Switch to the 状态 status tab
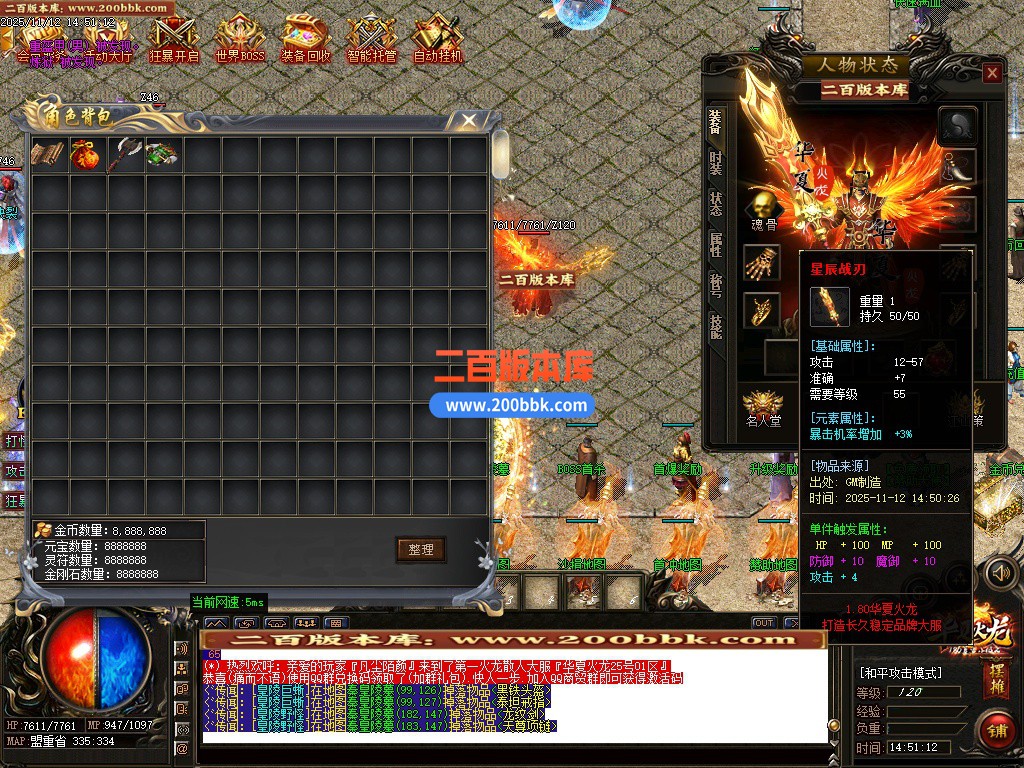The height and width of the screenshot is (768, 1024). 716,204
